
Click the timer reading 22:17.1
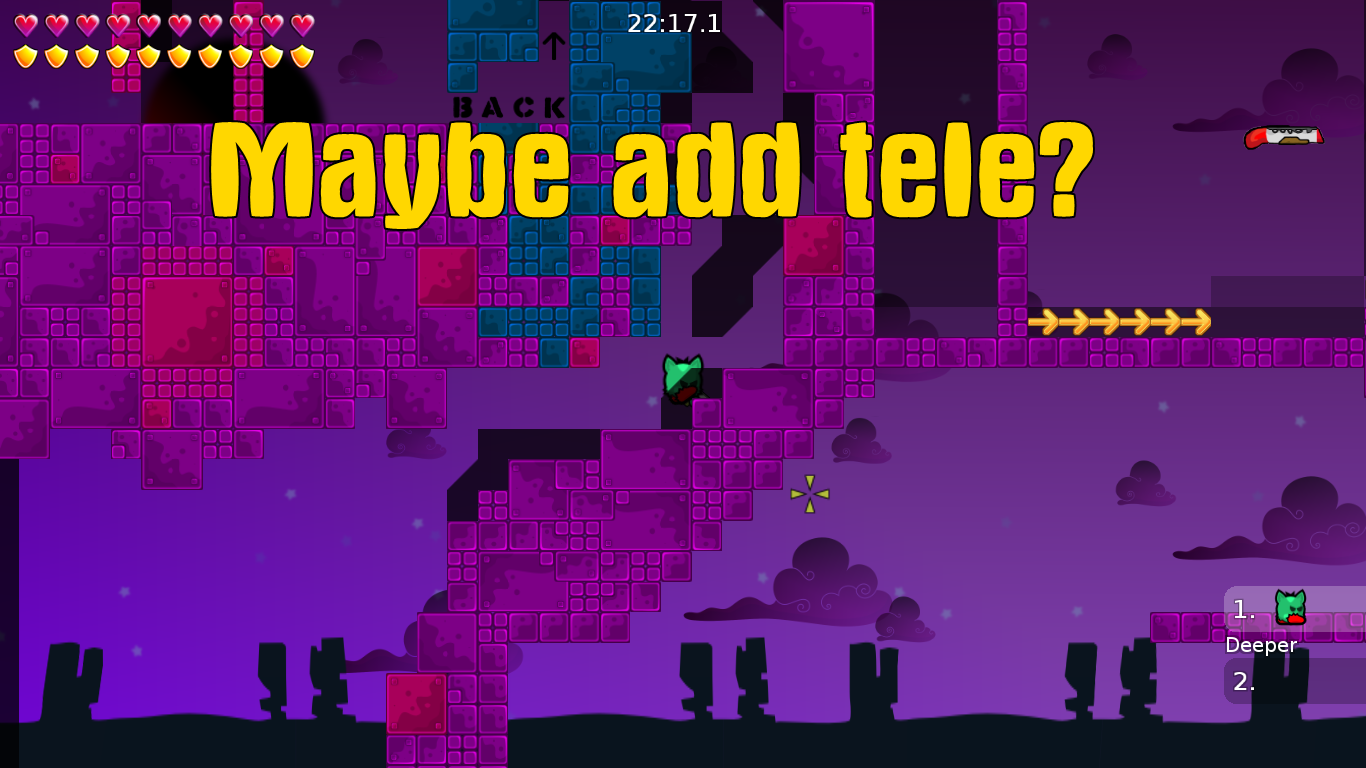(672, 24)
